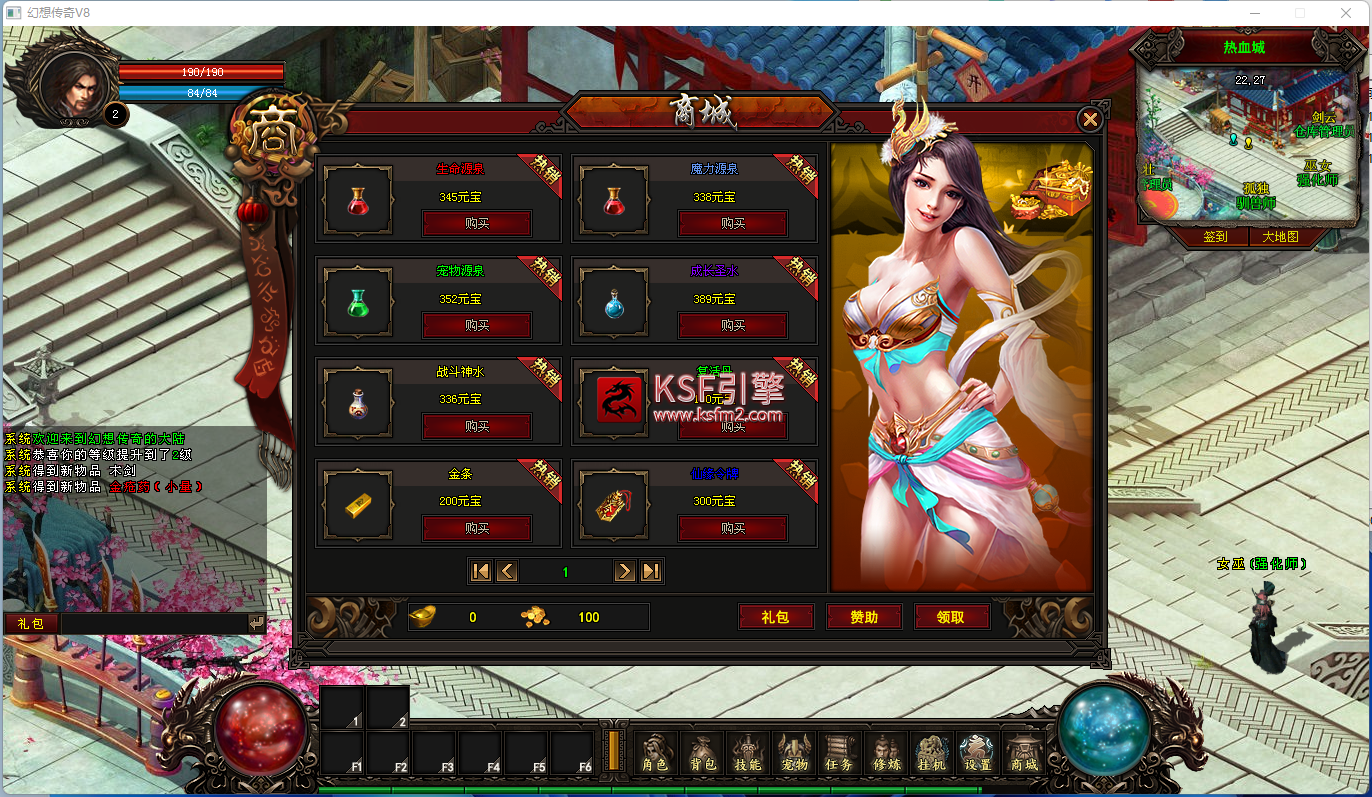The width and height of the screenshot is (1372, 797).
Task: Open the 赞助 sponsor option
Action: [x=864, y=617]
